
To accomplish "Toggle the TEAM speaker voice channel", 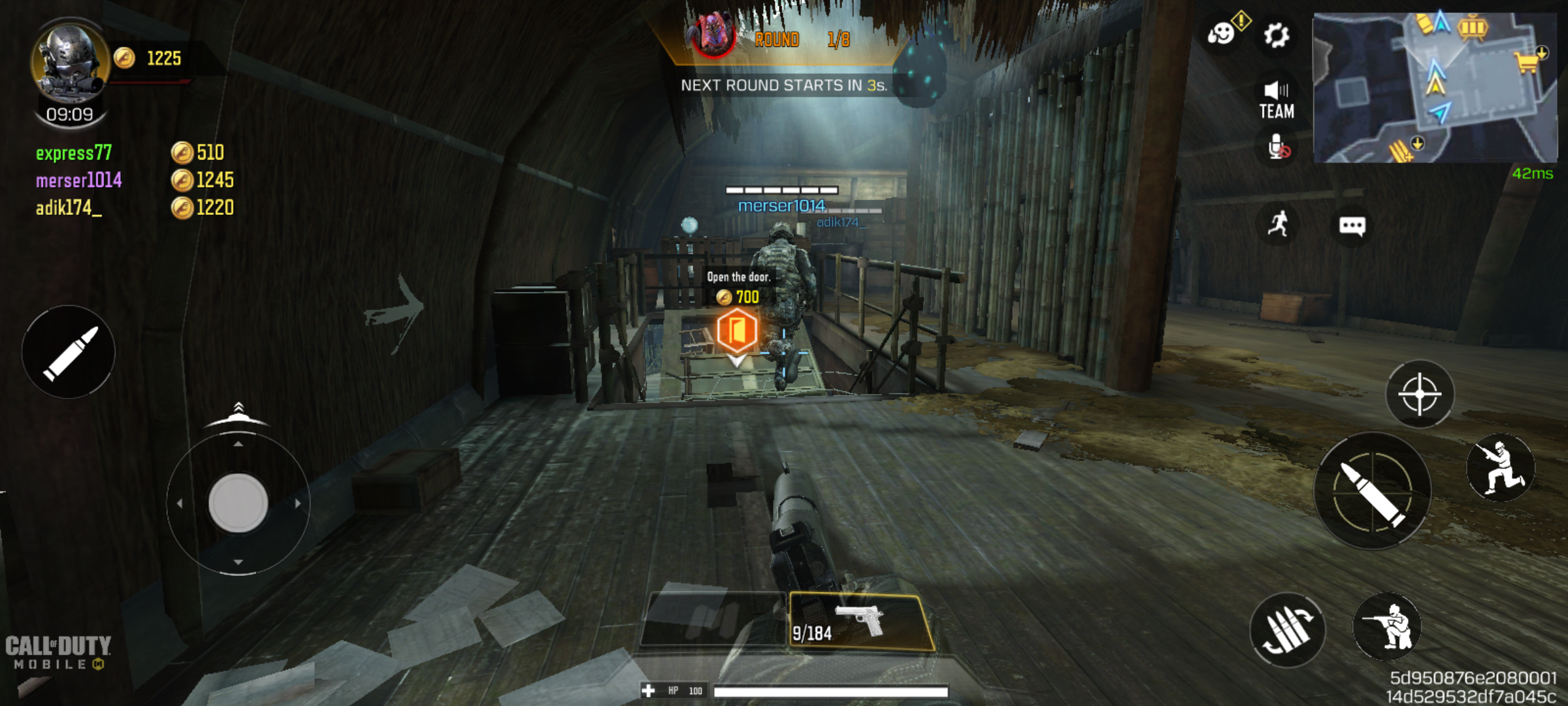I will 1276,100.
